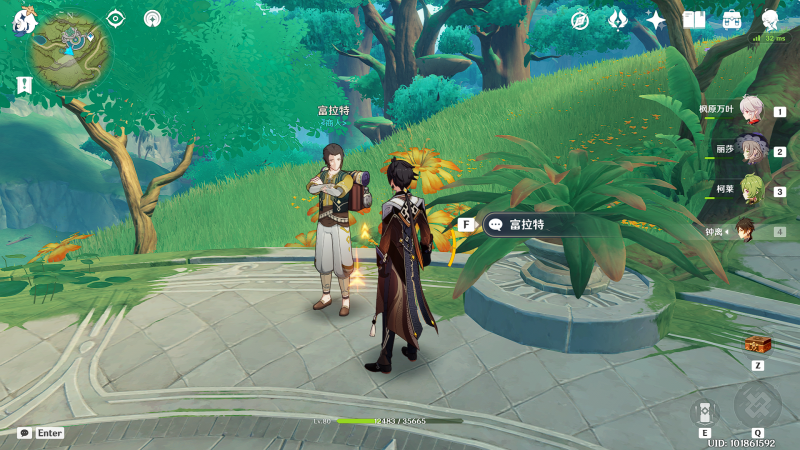
Task: Open the winged Battle Pass icon
Action: pos(618,20)
